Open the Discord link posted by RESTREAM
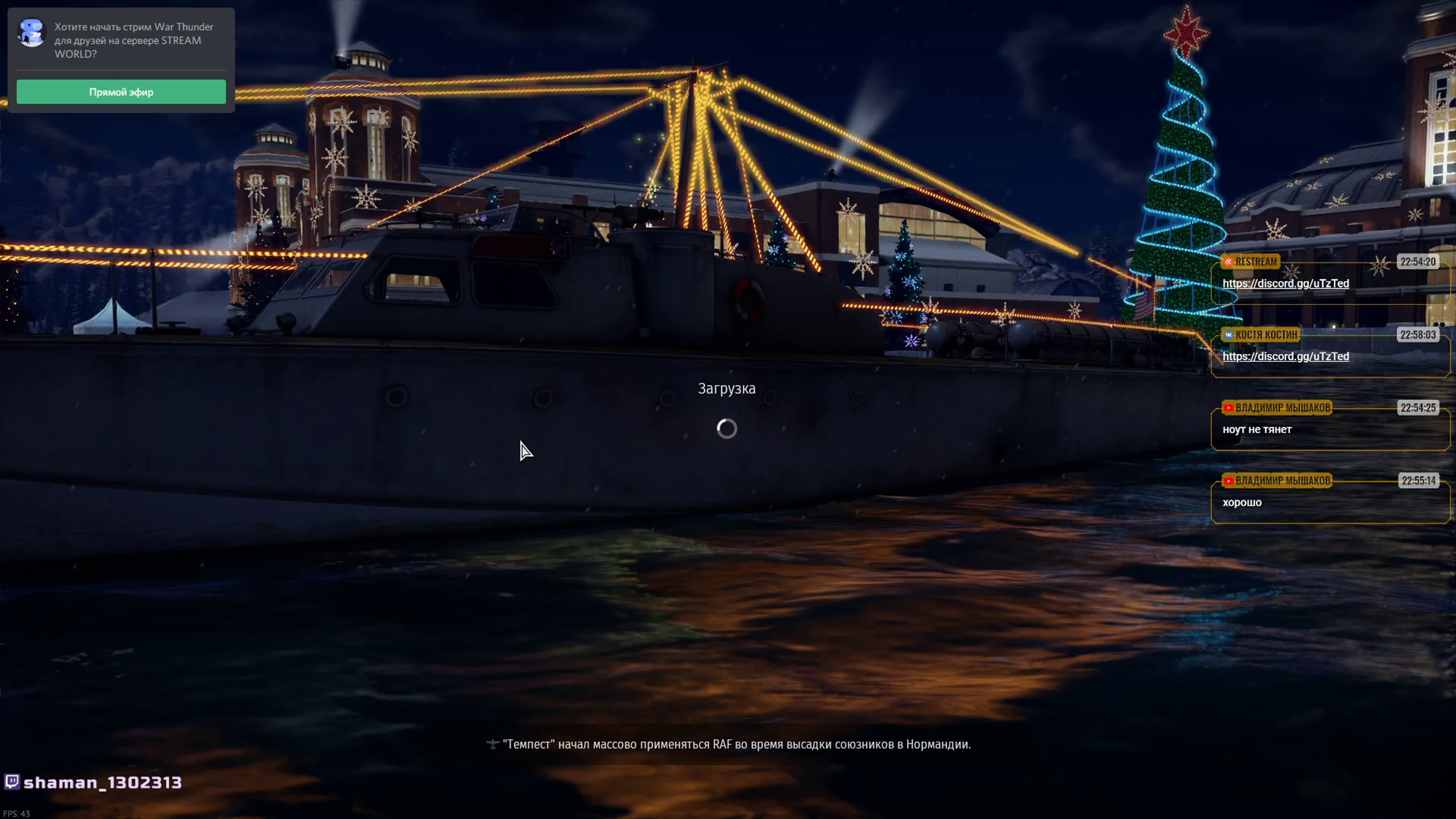This screenshot has height=819, width=1456. click(x=1285, y=284)
